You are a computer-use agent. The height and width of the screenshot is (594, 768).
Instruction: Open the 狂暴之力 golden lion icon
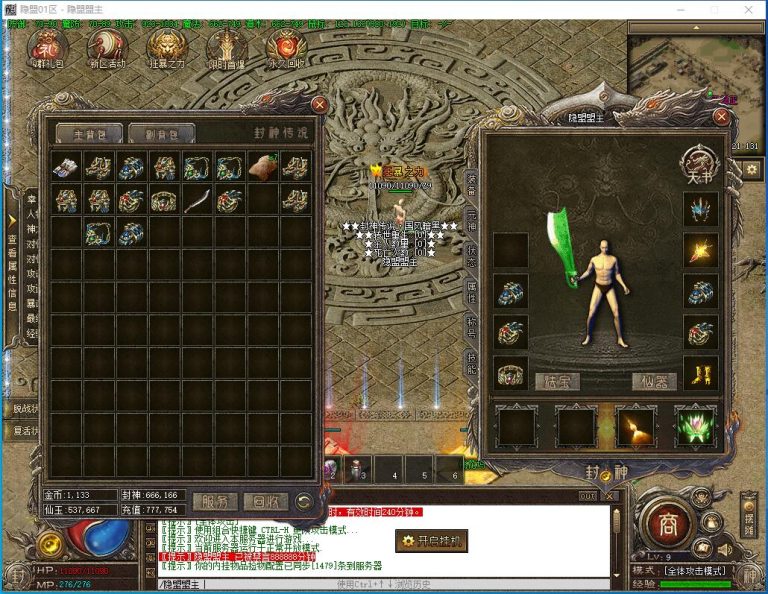click(x=166, y=47)
